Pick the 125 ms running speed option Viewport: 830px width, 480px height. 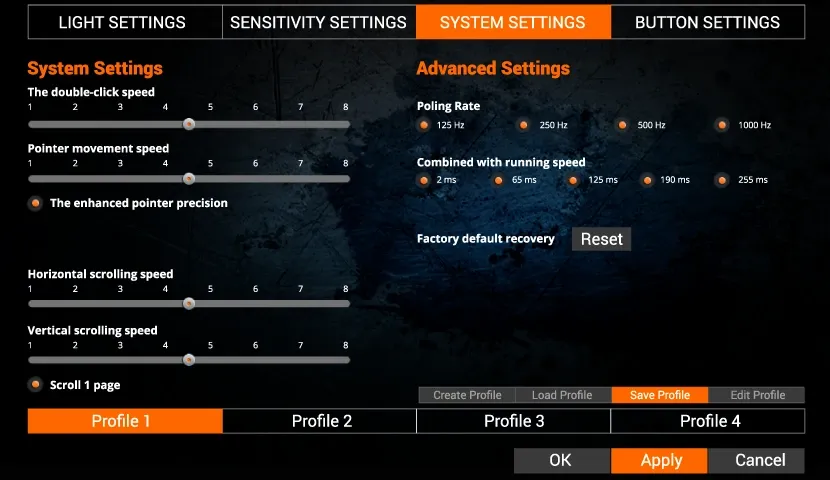coord(573,180)
